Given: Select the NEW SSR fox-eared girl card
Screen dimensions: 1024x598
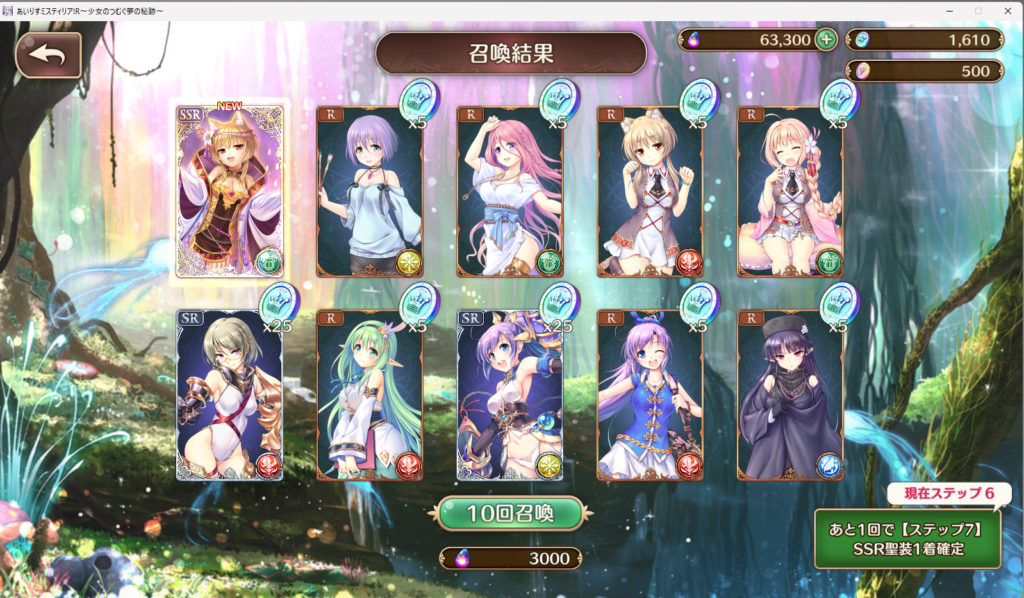Looking at the screenshot, I should (229, 191).
